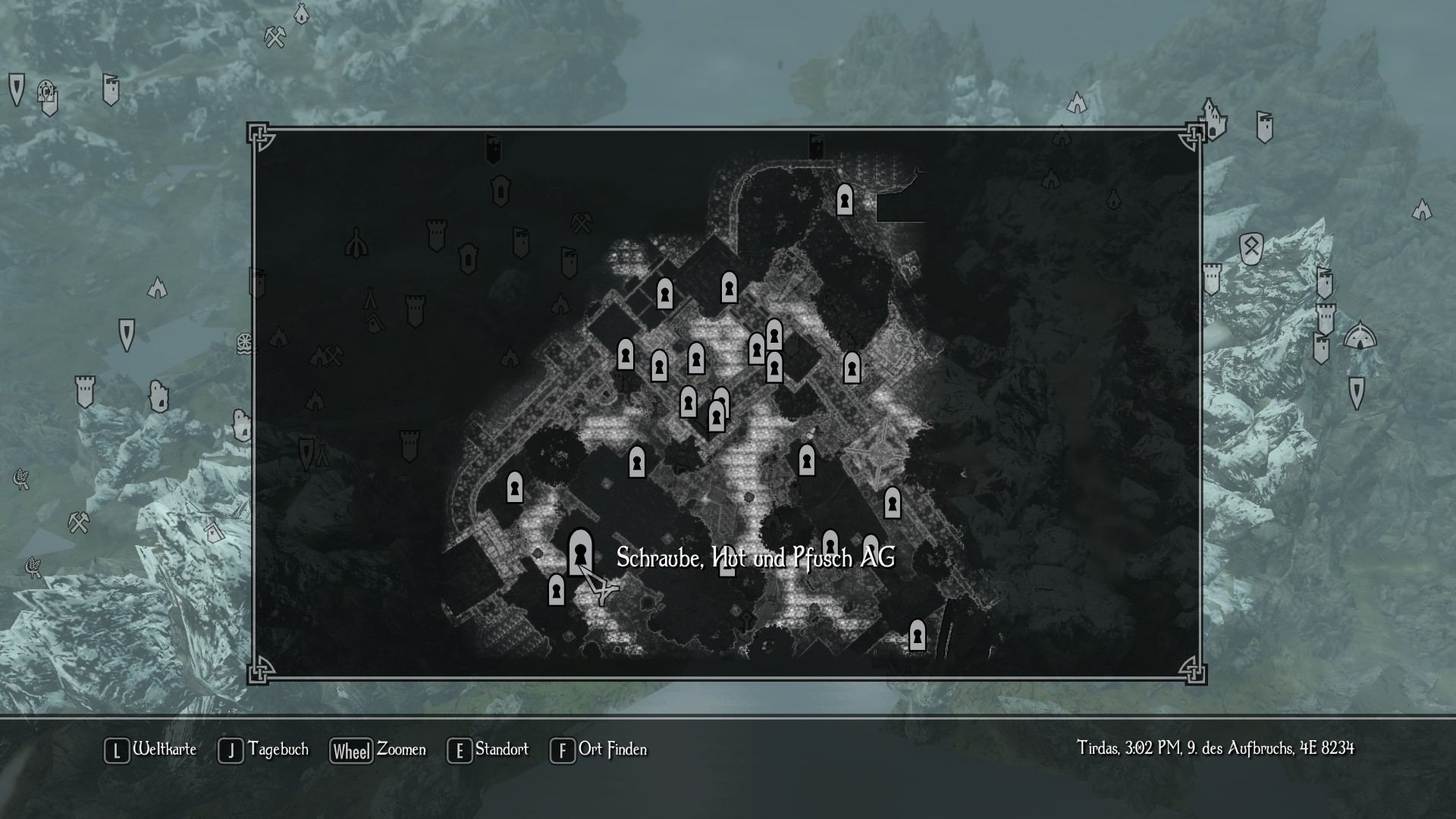Select the dome-shaped map marker
1456x819 pixels.
[1360, 336]
